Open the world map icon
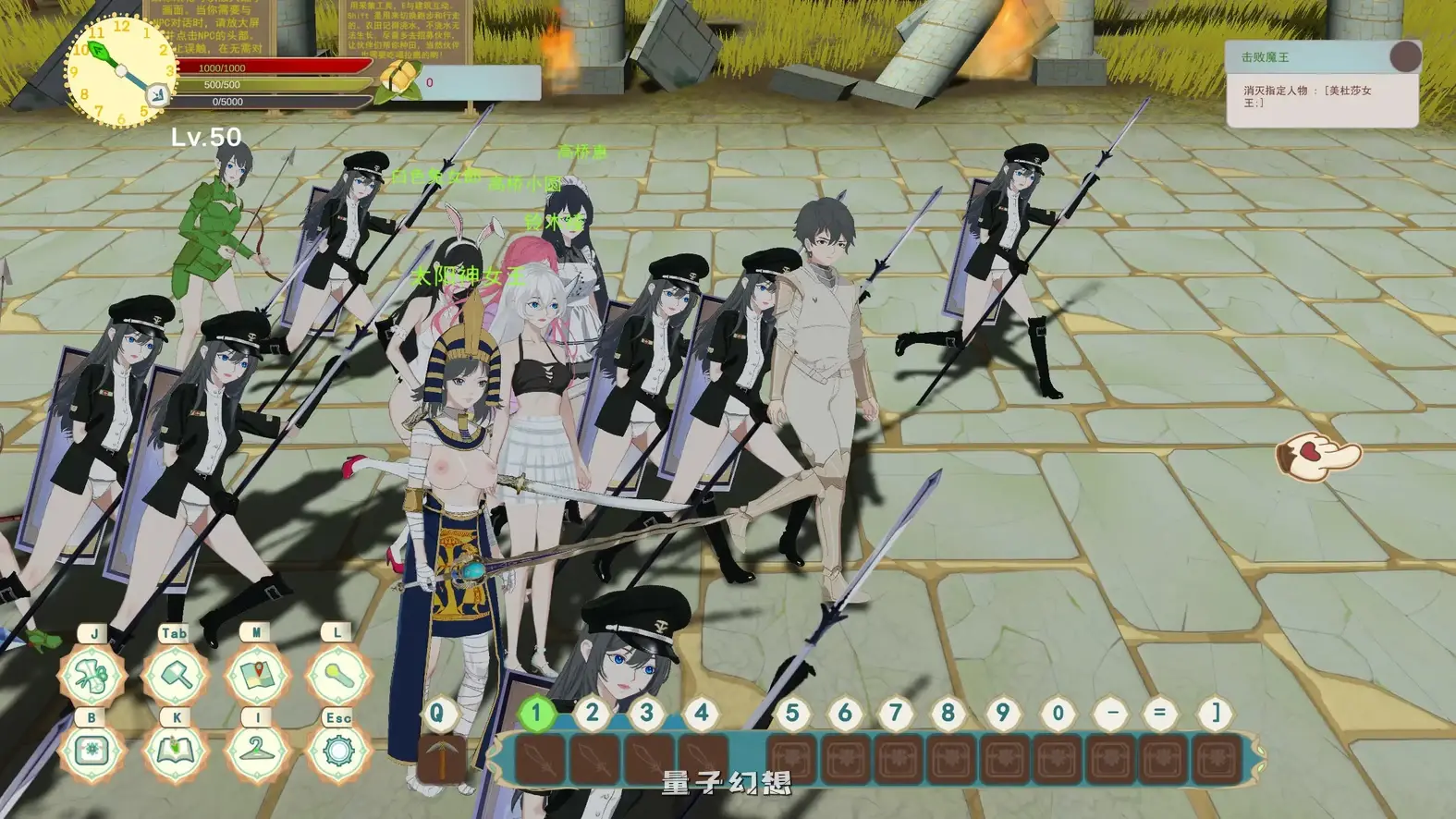Viewport: 1456px width, 819px height. pos(256,676)
